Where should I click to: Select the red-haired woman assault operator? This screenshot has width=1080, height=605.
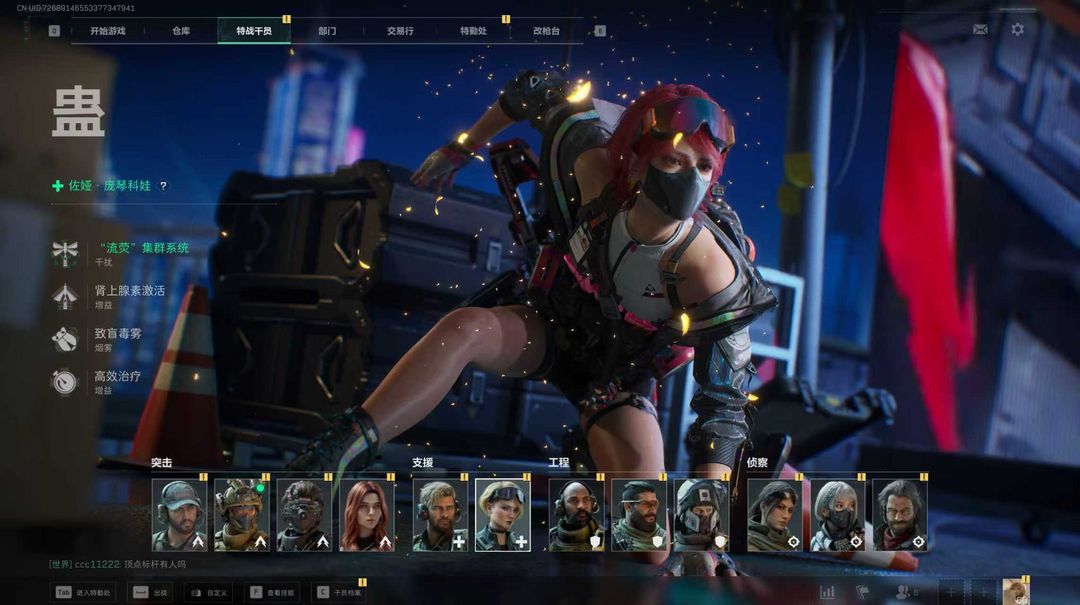(367, 515)
